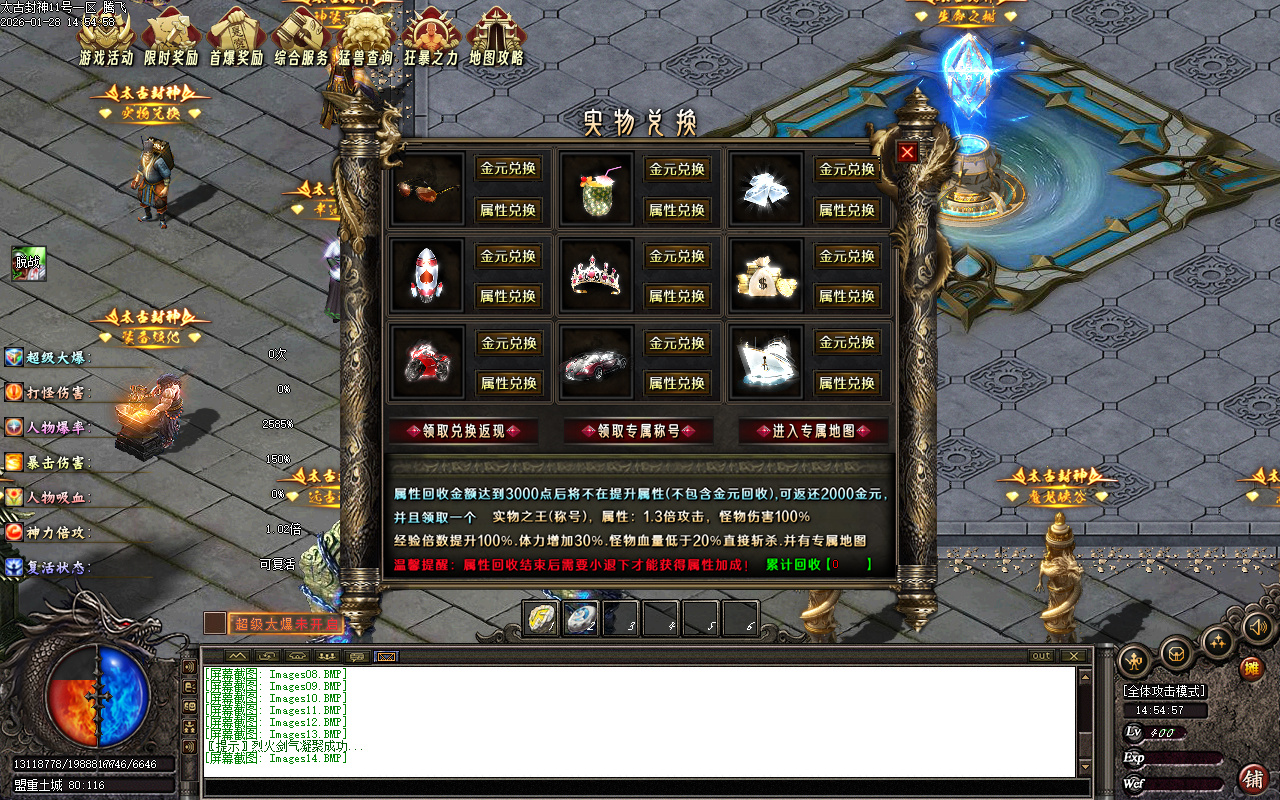1280x800 pixels.
Task: Open the mail icon in the chat toolbar
Action: pos(384,657)
